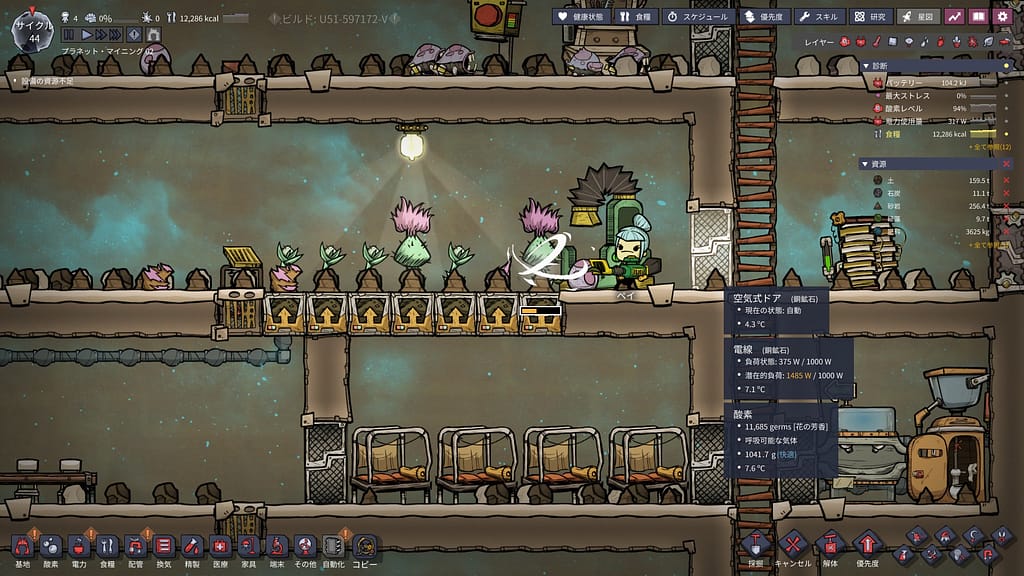The height and width of the screenshot is (576, 1024).
Task: Open the 研究 research screen
Action: point(870,16)
